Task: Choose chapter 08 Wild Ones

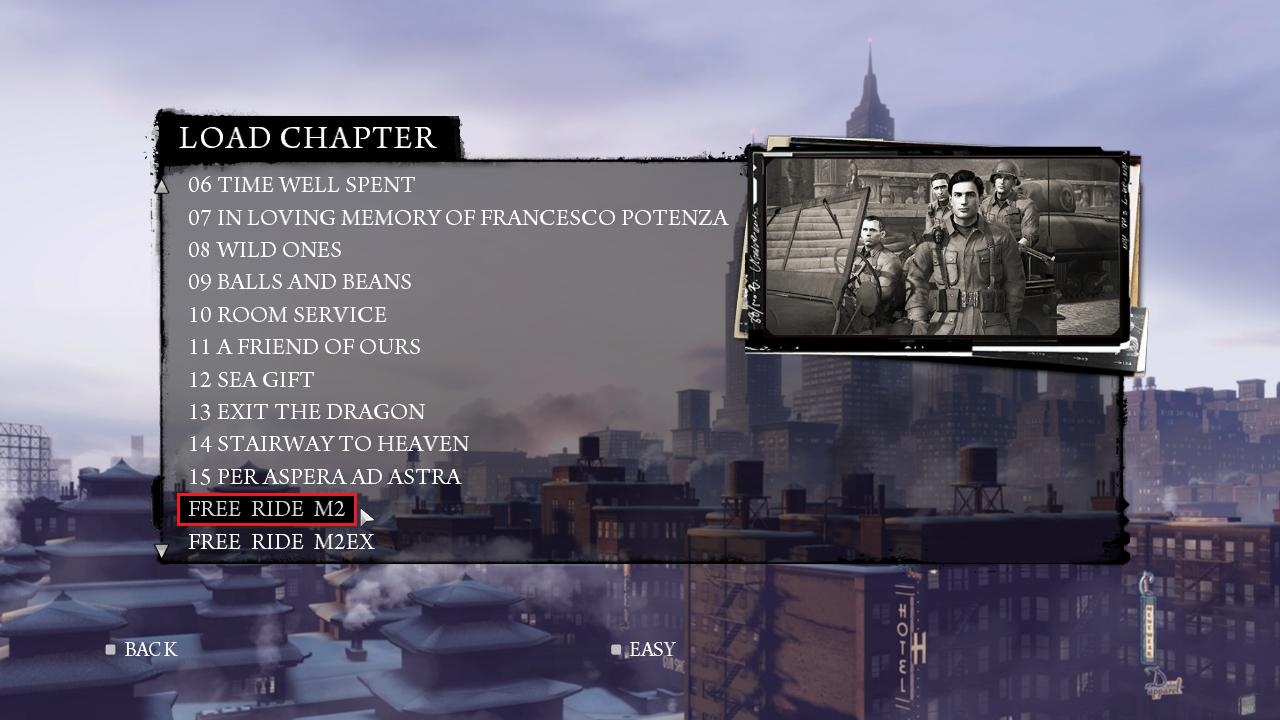Action: [x=265, y=250]
